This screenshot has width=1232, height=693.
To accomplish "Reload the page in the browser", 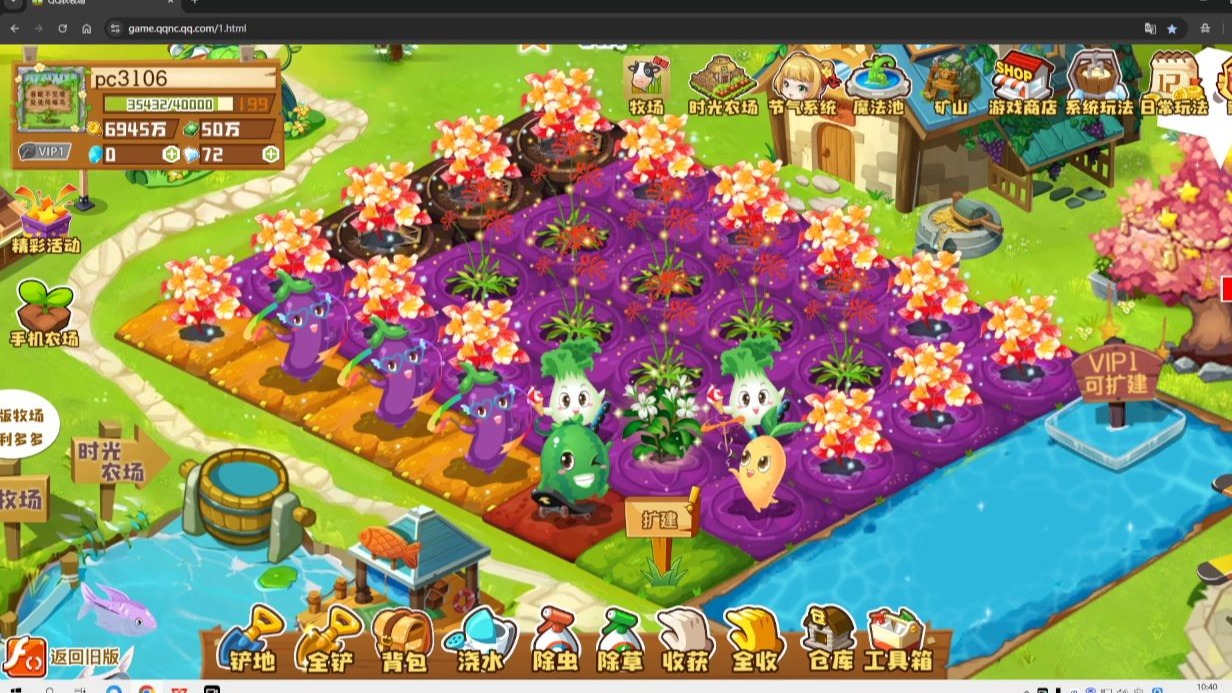I will pyautogui.click(x=62, y=29).
